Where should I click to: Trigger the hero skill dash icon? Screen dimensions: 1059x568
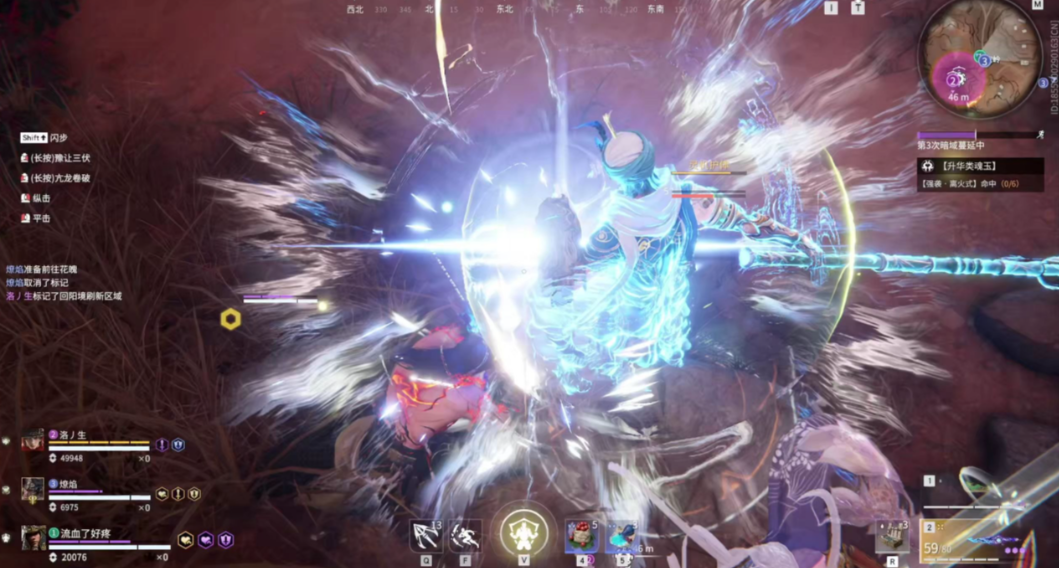464,537
